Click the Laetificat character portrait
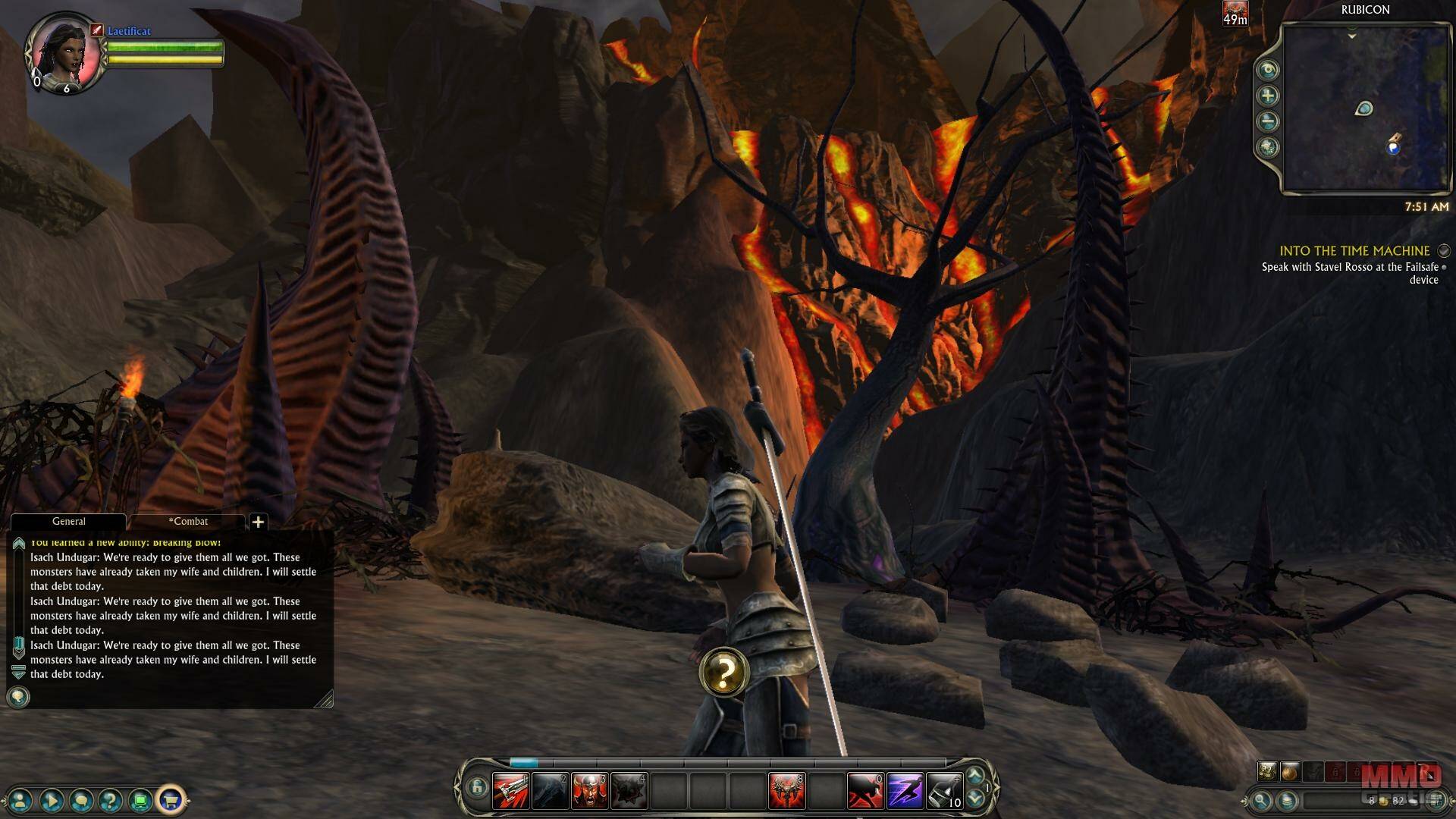 point(64,52)
